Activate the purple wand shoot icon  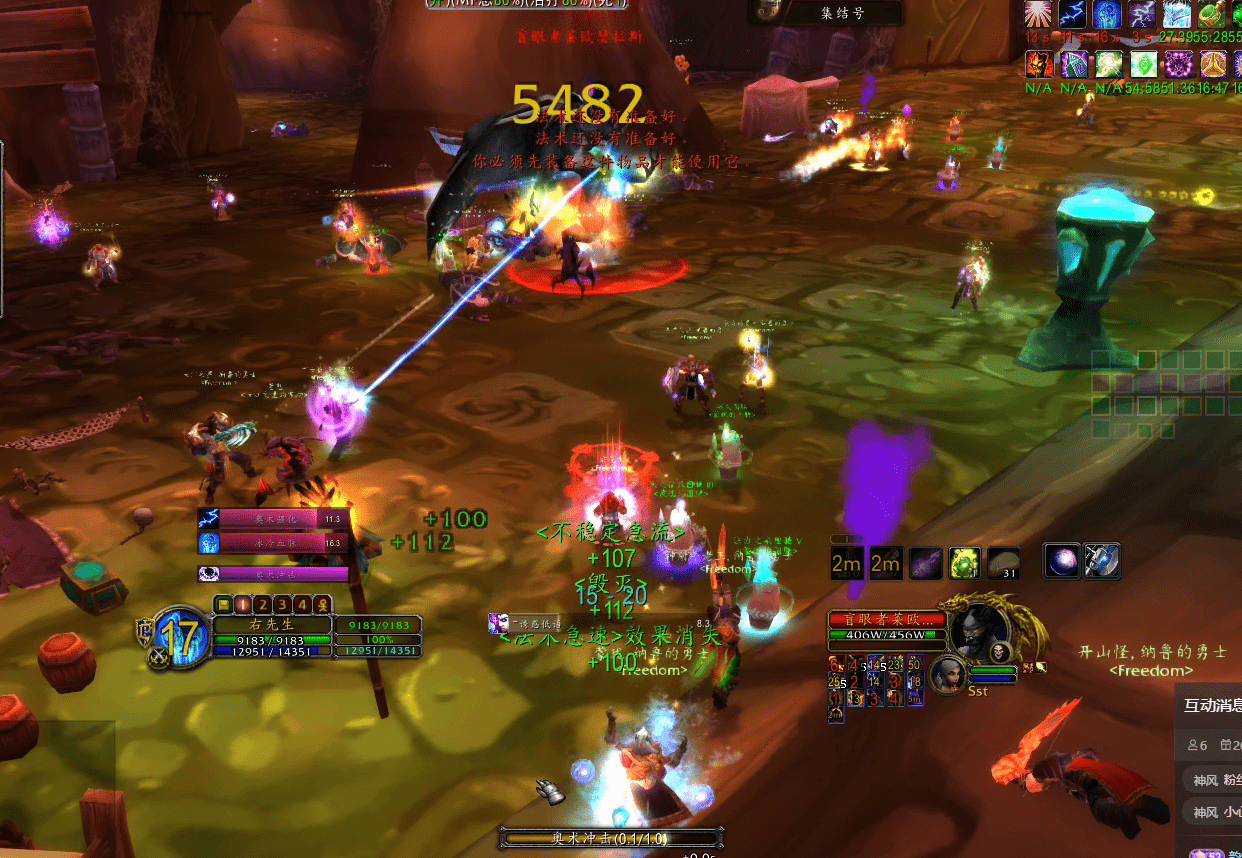pyautogui.click(x=926, y=563)
